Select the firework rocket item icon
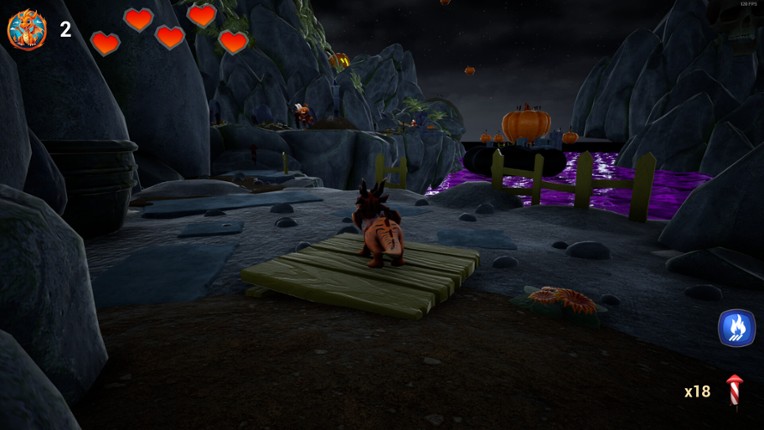 [x=735, y=391]
